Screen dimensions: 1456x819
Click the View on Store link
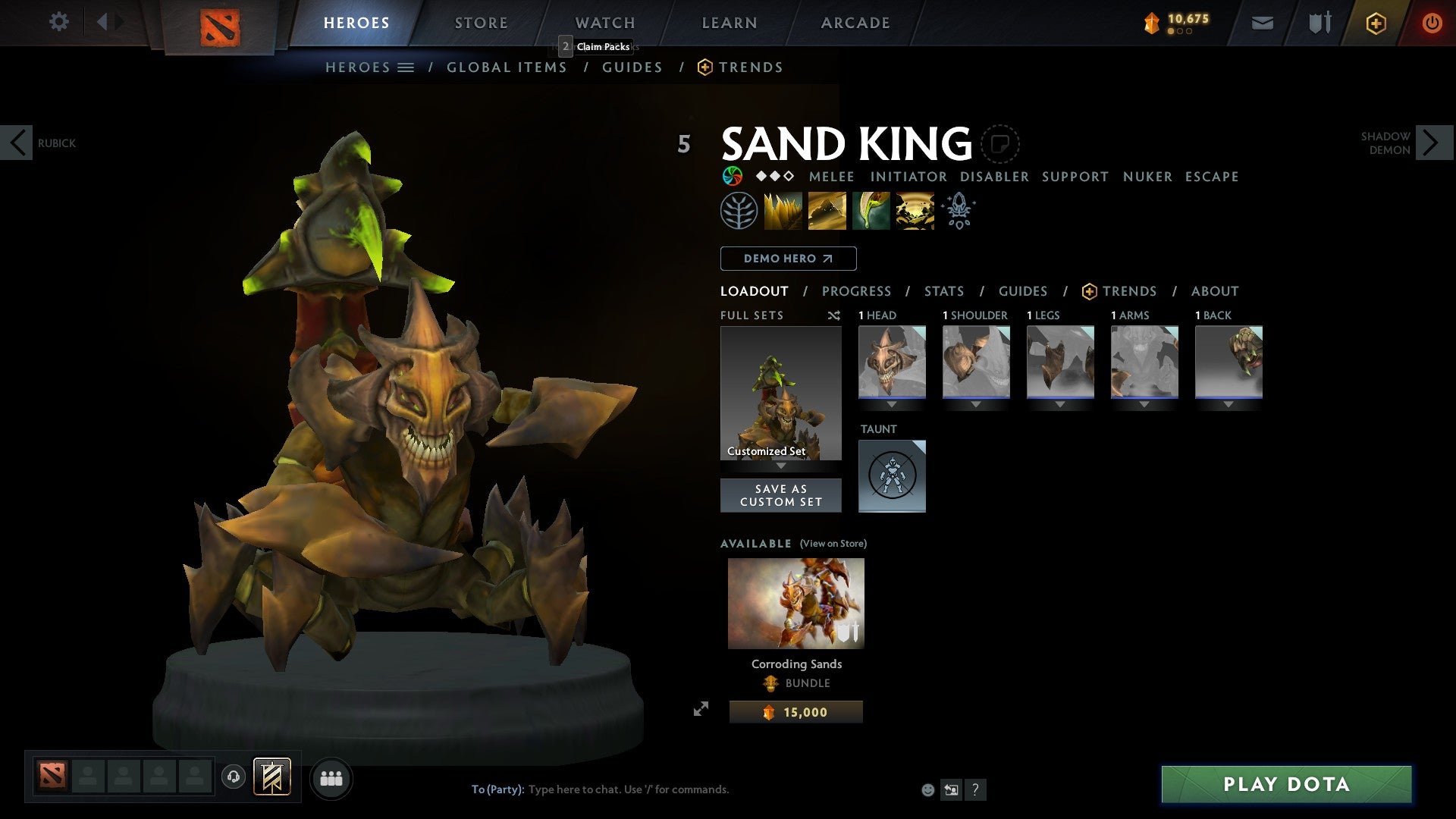click(x=833, y=544)
